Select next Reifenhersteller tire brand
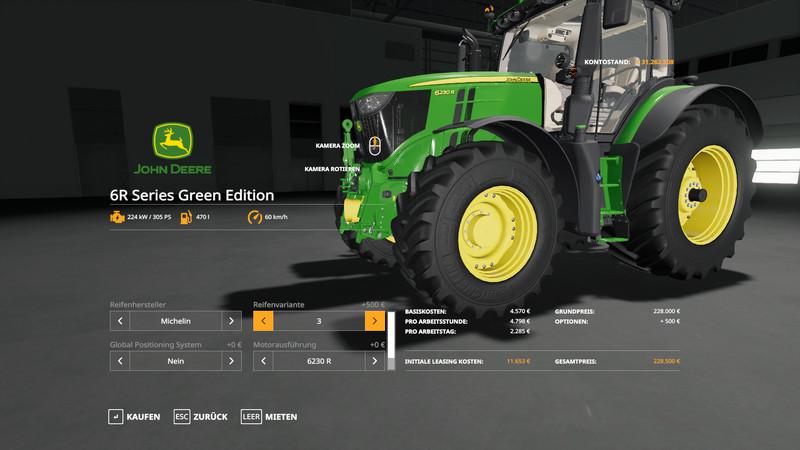Image resolution: width=800 pixels, height=450 pixels. coord(231,321)
